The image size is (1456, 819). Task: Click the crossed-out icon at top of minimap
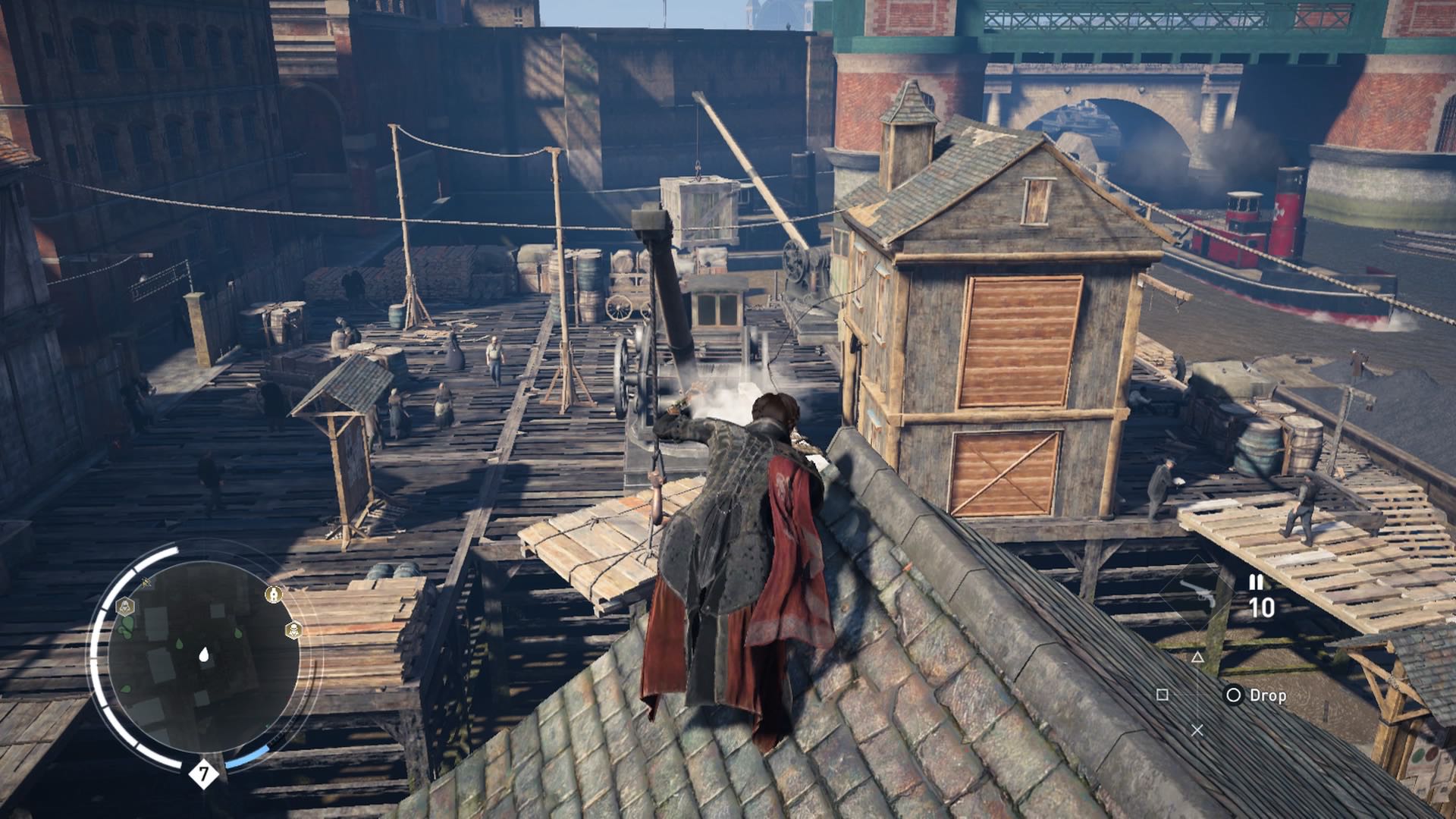(x=146, y=582)
